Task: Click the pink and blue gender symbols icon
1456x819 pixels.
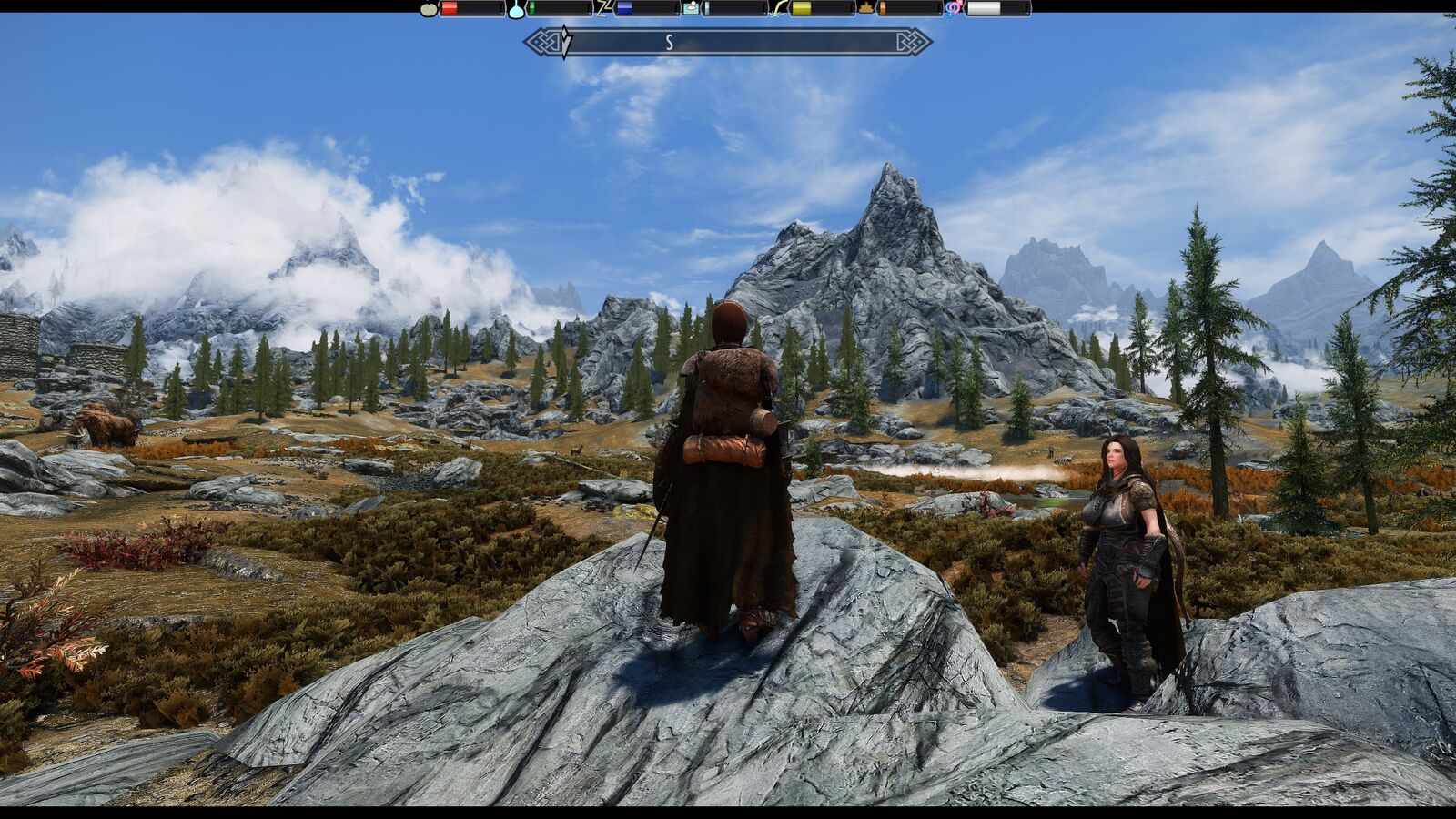Action: [954, 9]
